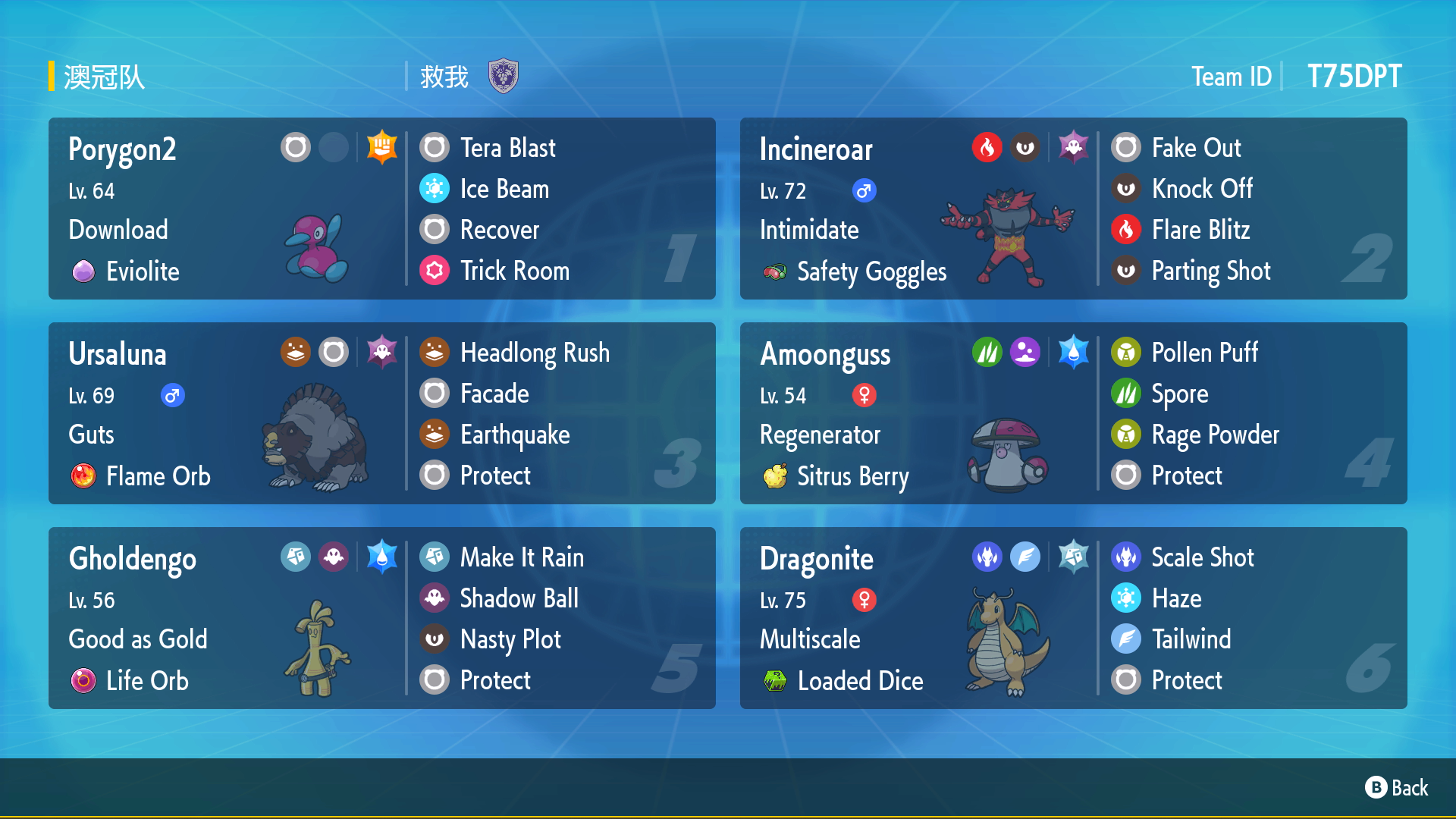Select the Dragonite team card
1456x819 pixels.
pyautogui.click(x=1073, y=618)
